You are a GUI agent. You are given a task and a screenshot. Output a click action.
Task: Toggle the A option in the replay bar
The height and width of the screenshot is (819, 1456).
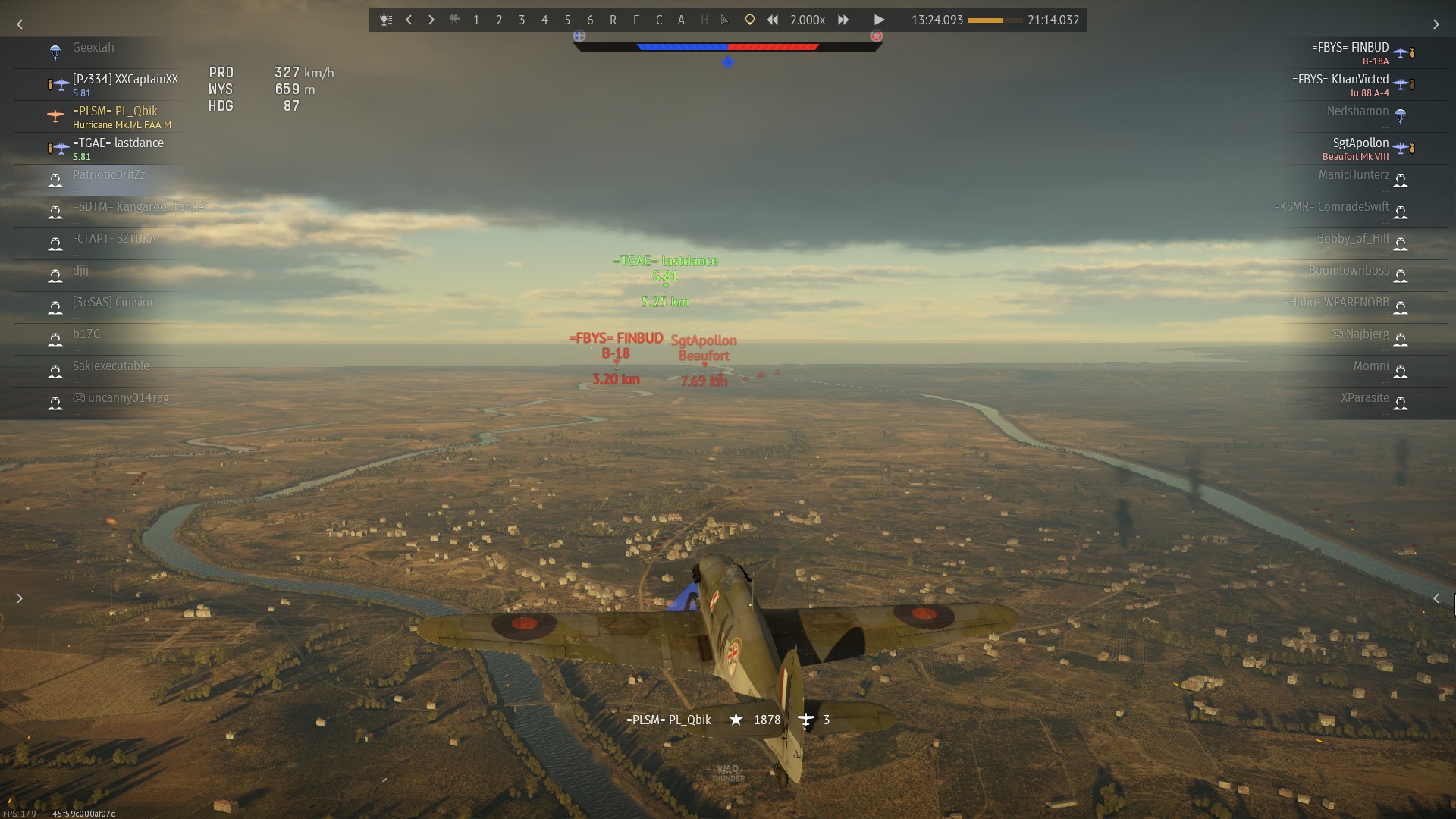point(681,20)
